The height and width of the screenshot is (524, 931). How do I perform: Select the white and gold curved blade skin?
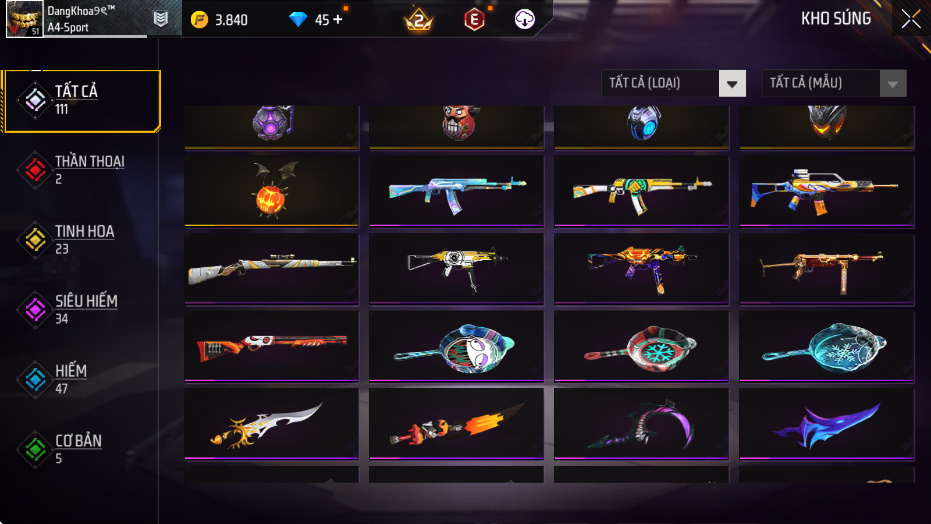271,423
